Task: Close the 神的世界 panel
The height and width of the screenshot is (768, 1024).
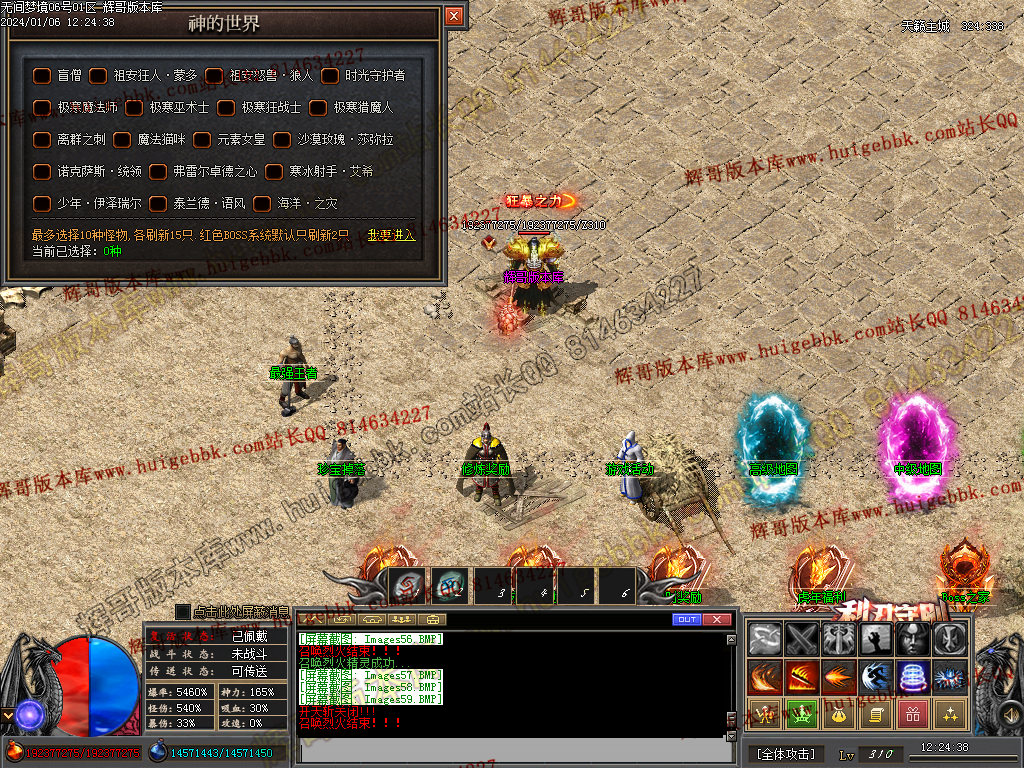Action: (454, 16)
